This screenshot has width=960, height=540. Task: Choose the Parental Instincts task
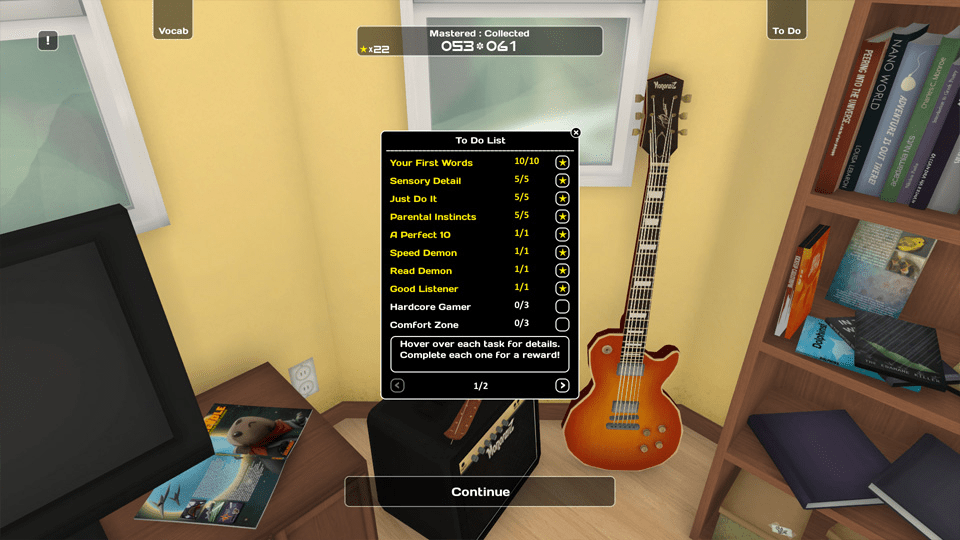432,217
